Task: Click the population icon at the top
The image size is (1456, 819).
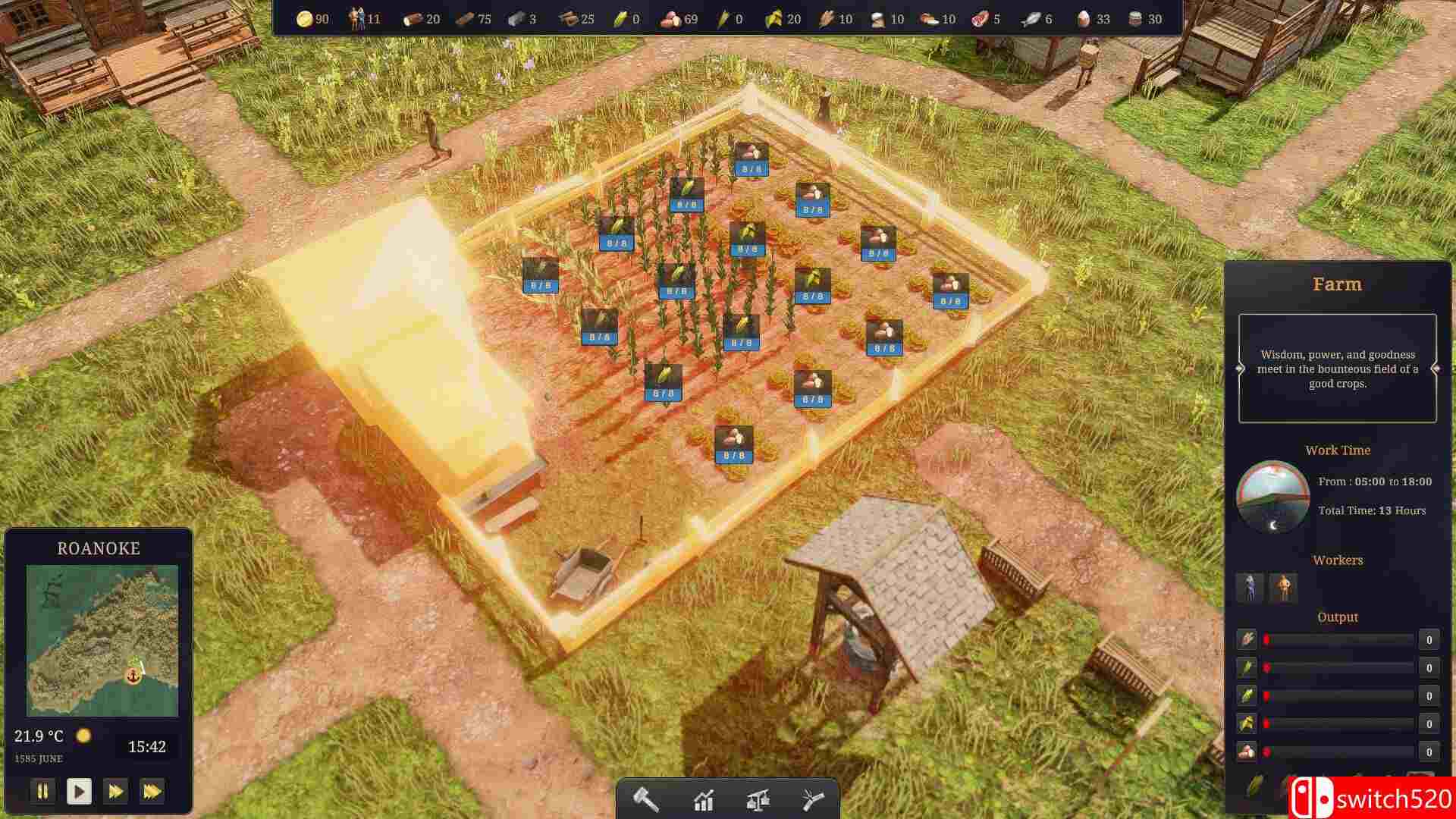Action: [354, 18]
